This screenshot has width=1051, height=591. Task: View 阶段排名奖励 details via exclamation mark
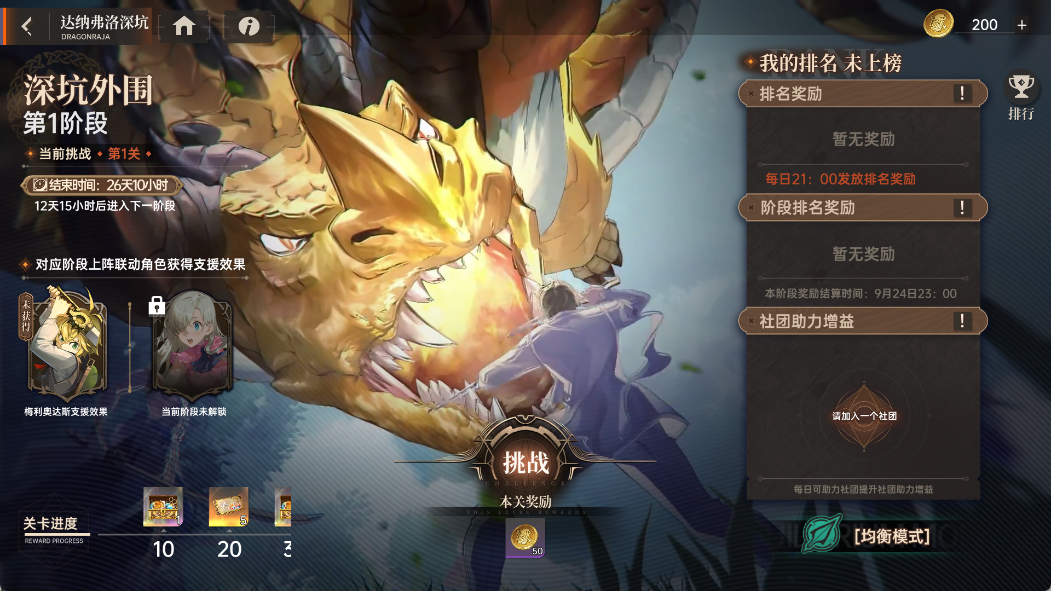(x=962, y=208)
